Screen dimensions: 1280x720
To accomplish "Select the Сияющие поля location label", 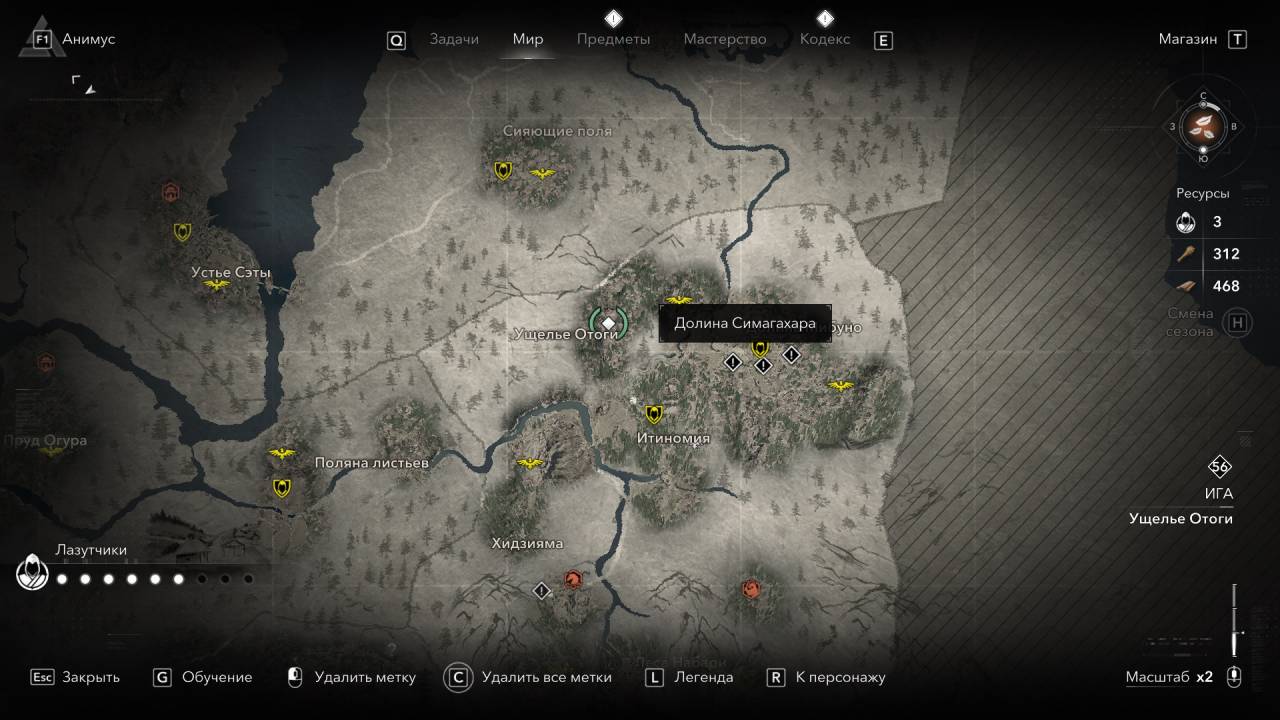I will pos(557,131).
